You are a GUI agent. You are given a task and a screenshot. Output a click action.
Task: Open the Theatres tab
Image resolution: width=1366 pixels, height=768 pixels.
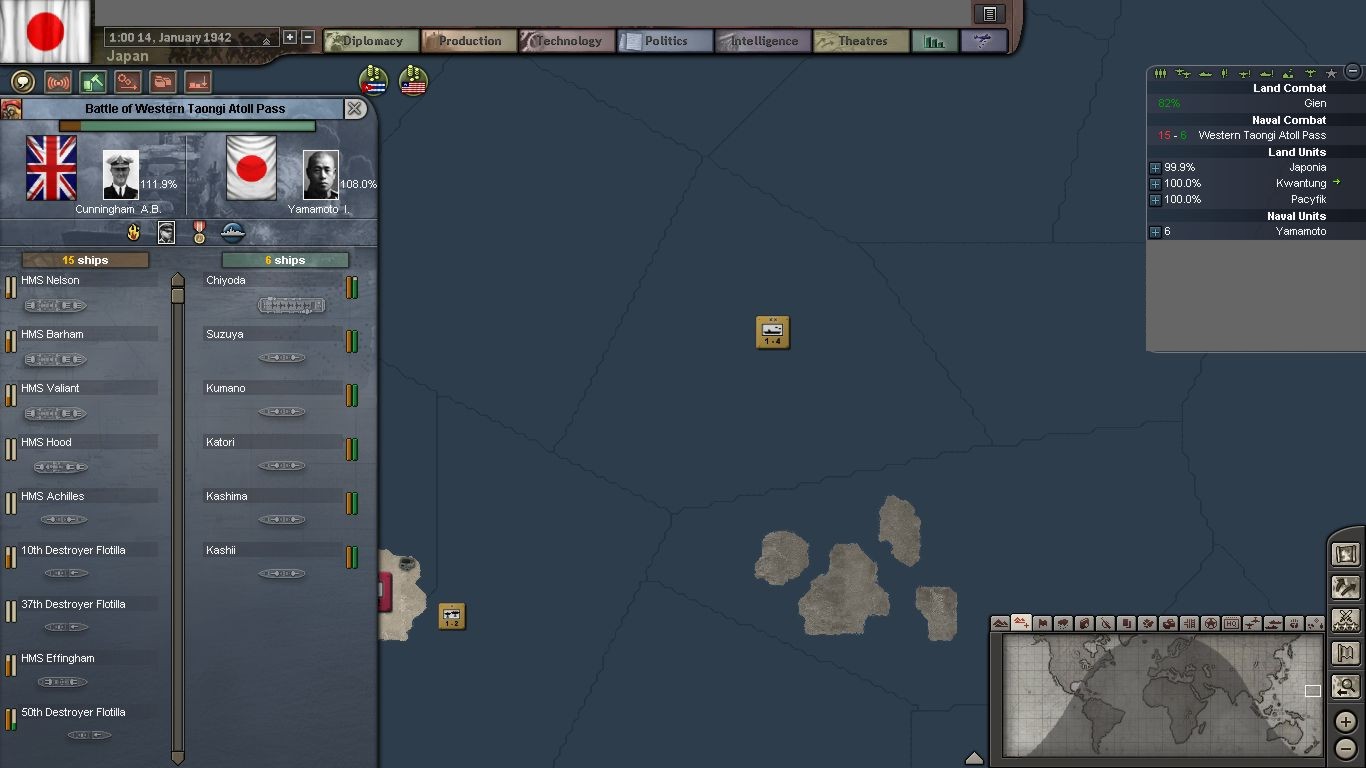coord(861,41)
